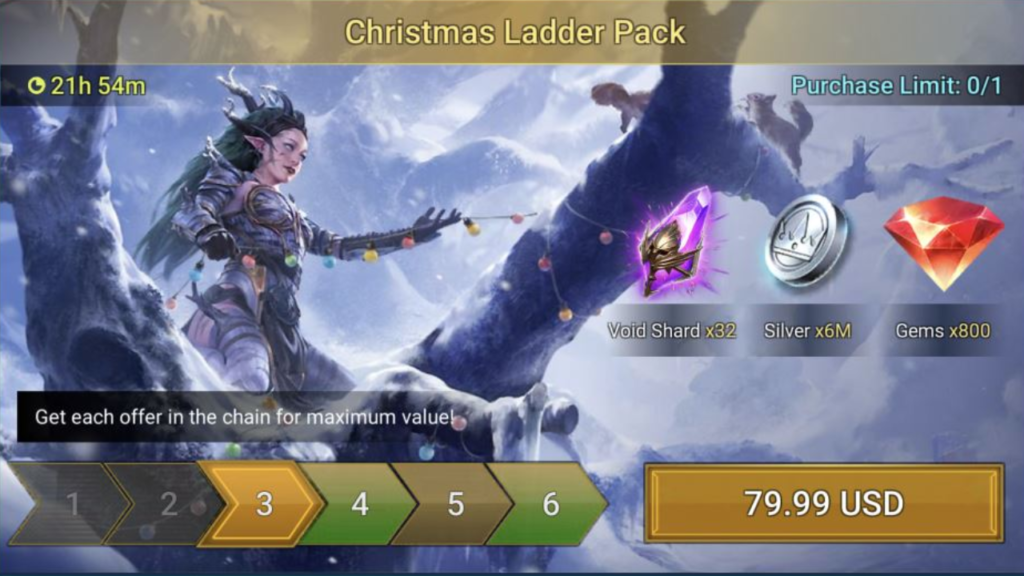Switch to chain offer step 5
Screen dimensions: 1024x576
tap(455, 504)
